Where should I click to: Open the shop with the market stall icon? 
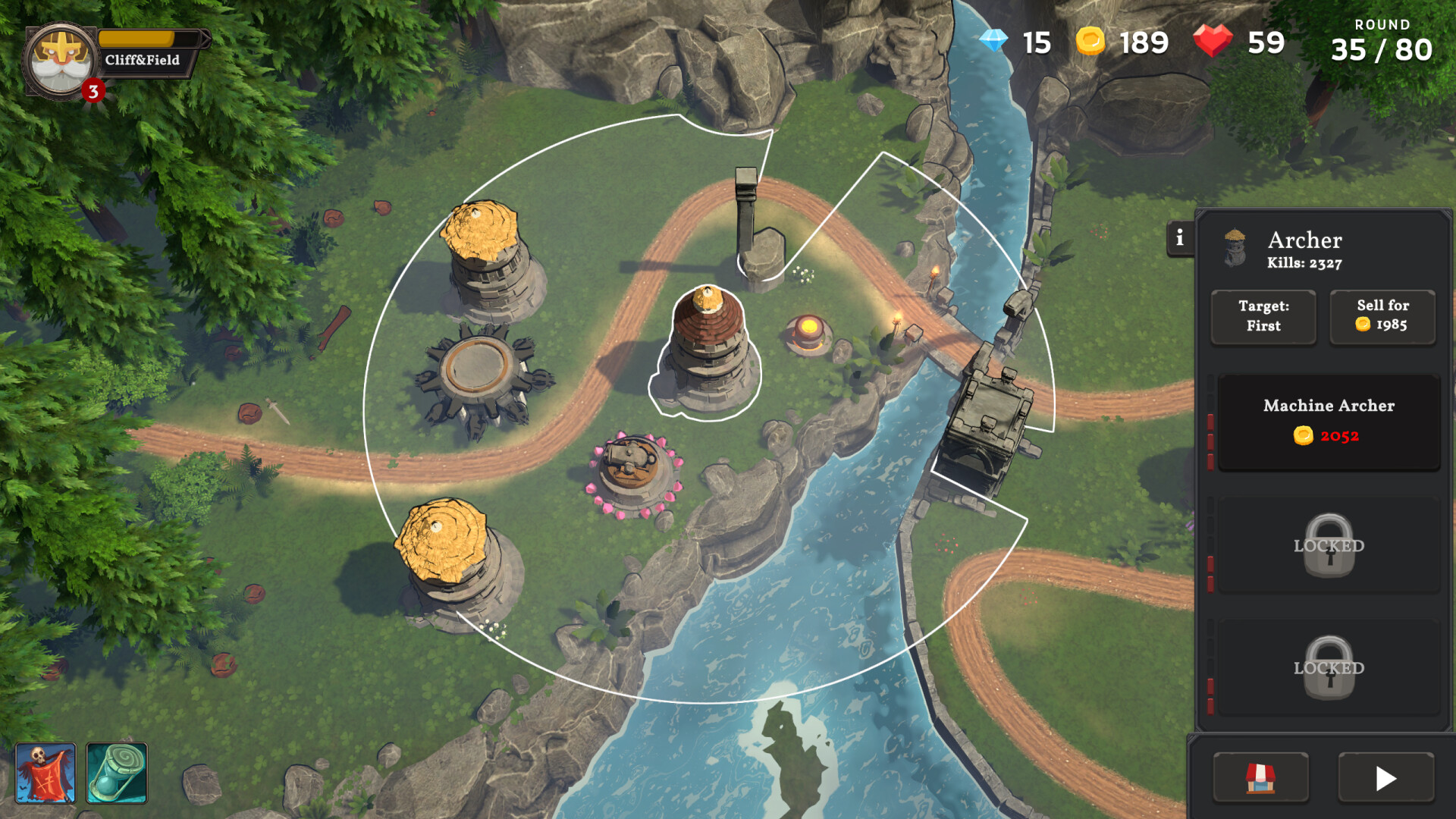click(x=1261, y=778)
